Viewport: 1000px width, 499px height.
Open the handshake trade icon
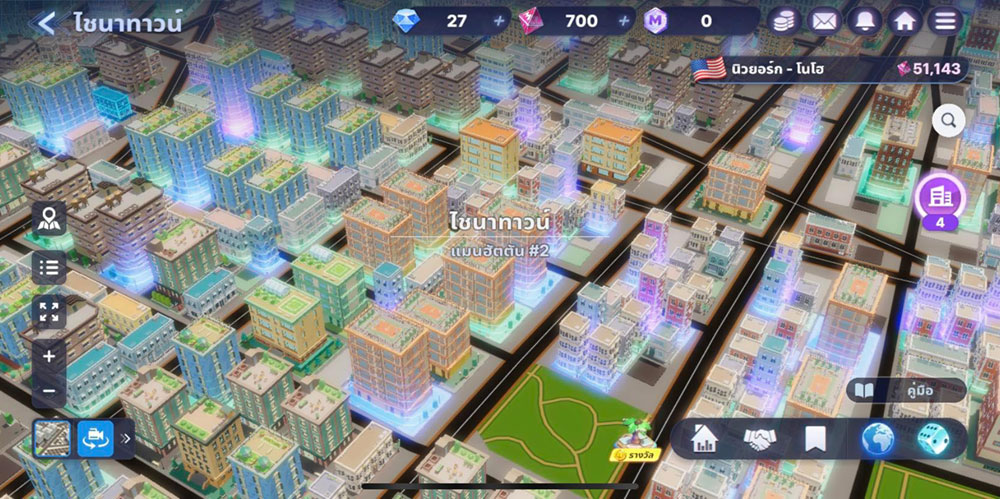pyautogui.click(x=760, y=438)
